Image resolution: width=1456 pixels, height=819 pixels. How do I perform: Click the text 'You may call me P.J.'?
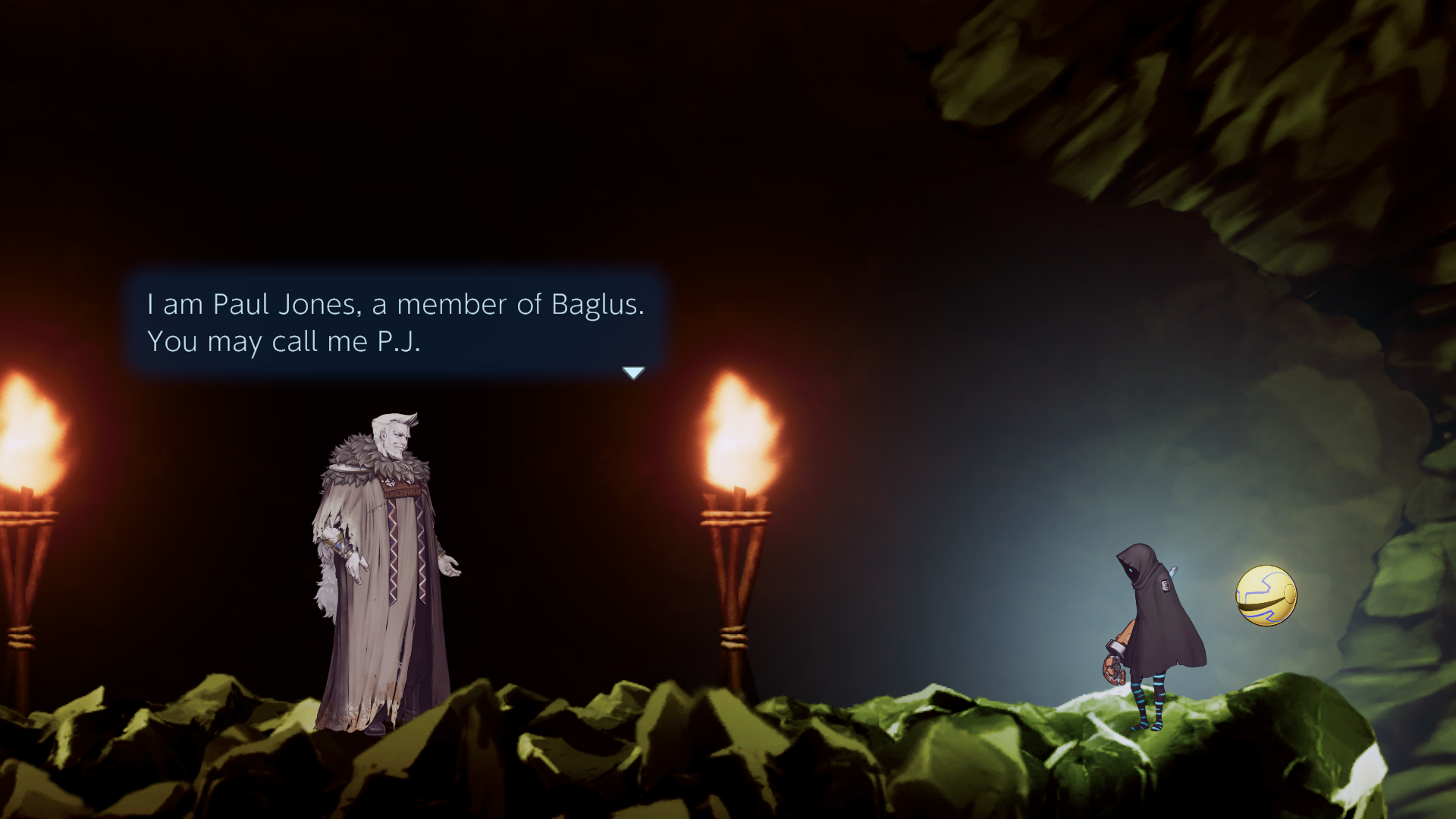(287, 343)
